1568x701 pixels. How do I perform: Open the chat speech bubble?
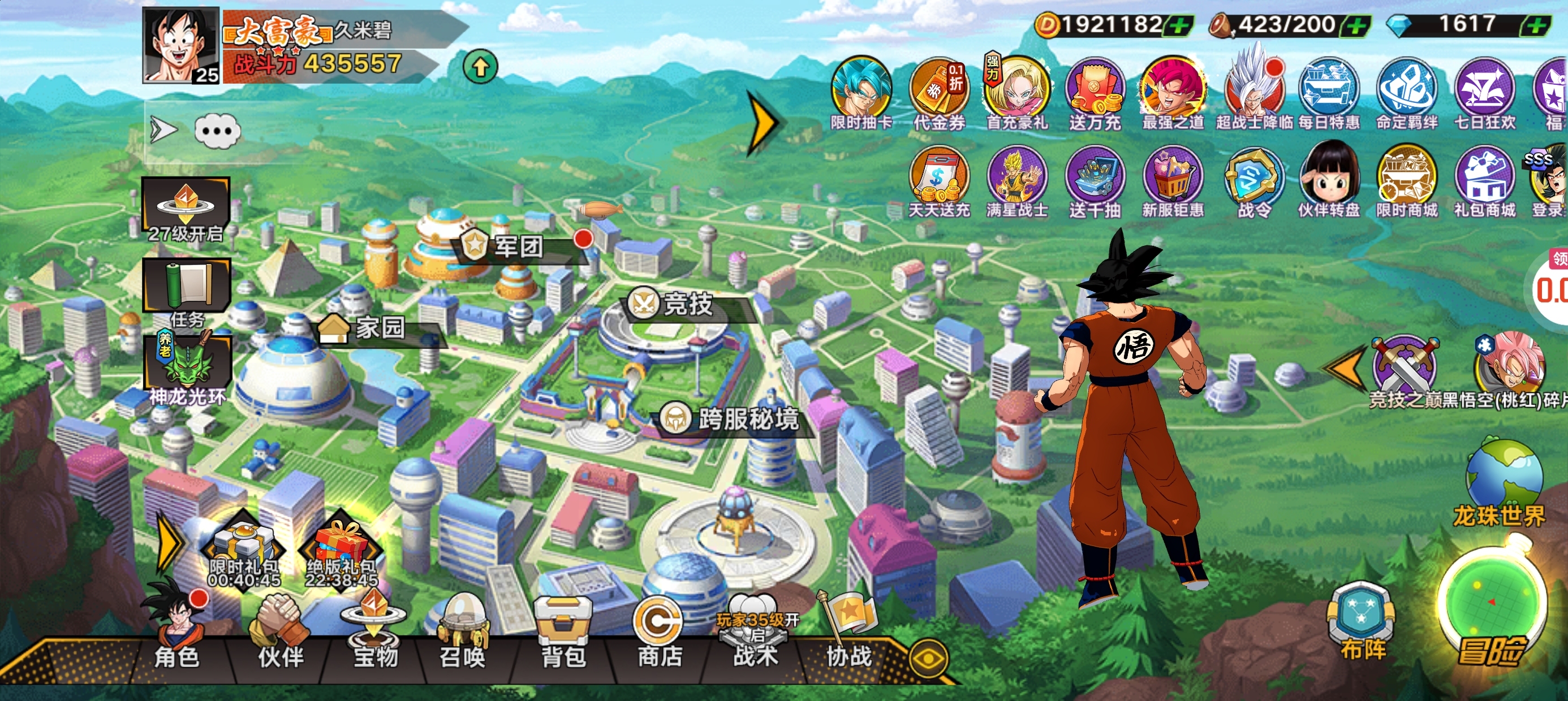point(217,131)
